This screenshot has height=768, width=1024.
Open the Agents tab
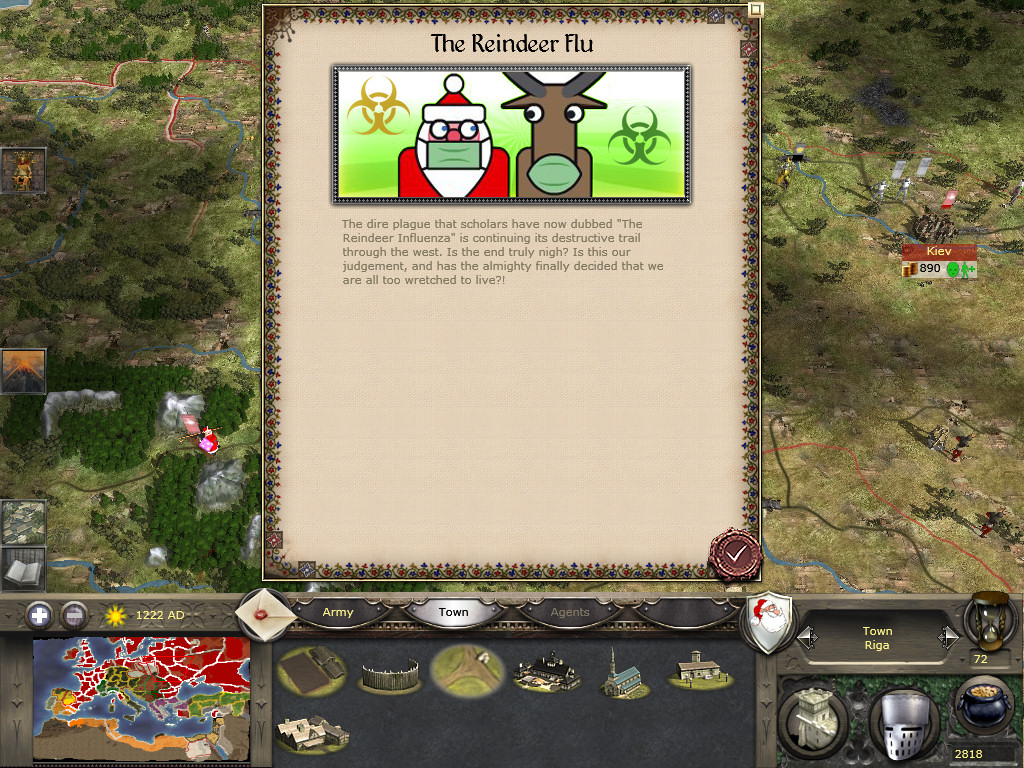[570, 612]
